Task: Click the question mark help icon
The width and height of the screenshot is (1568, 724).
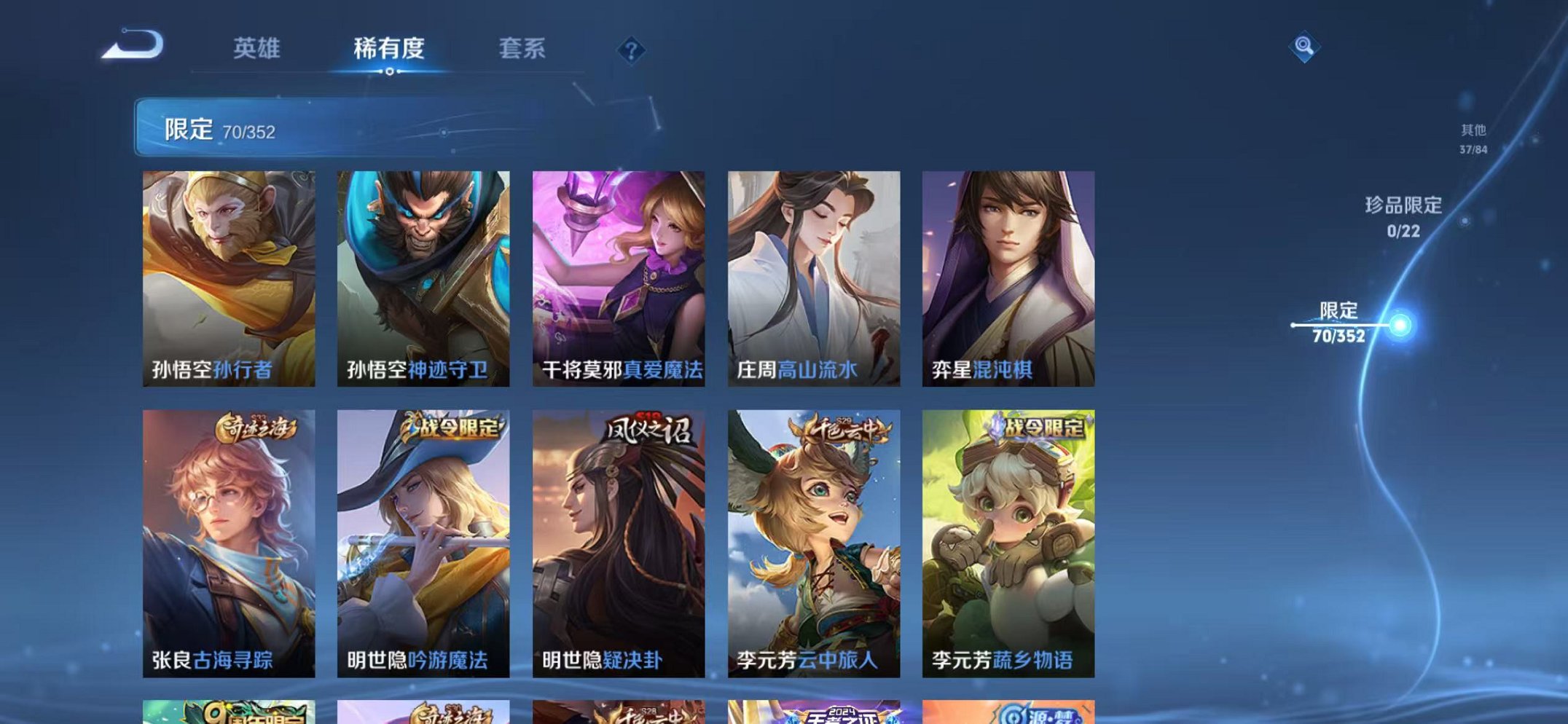Action: coord(631,50)
